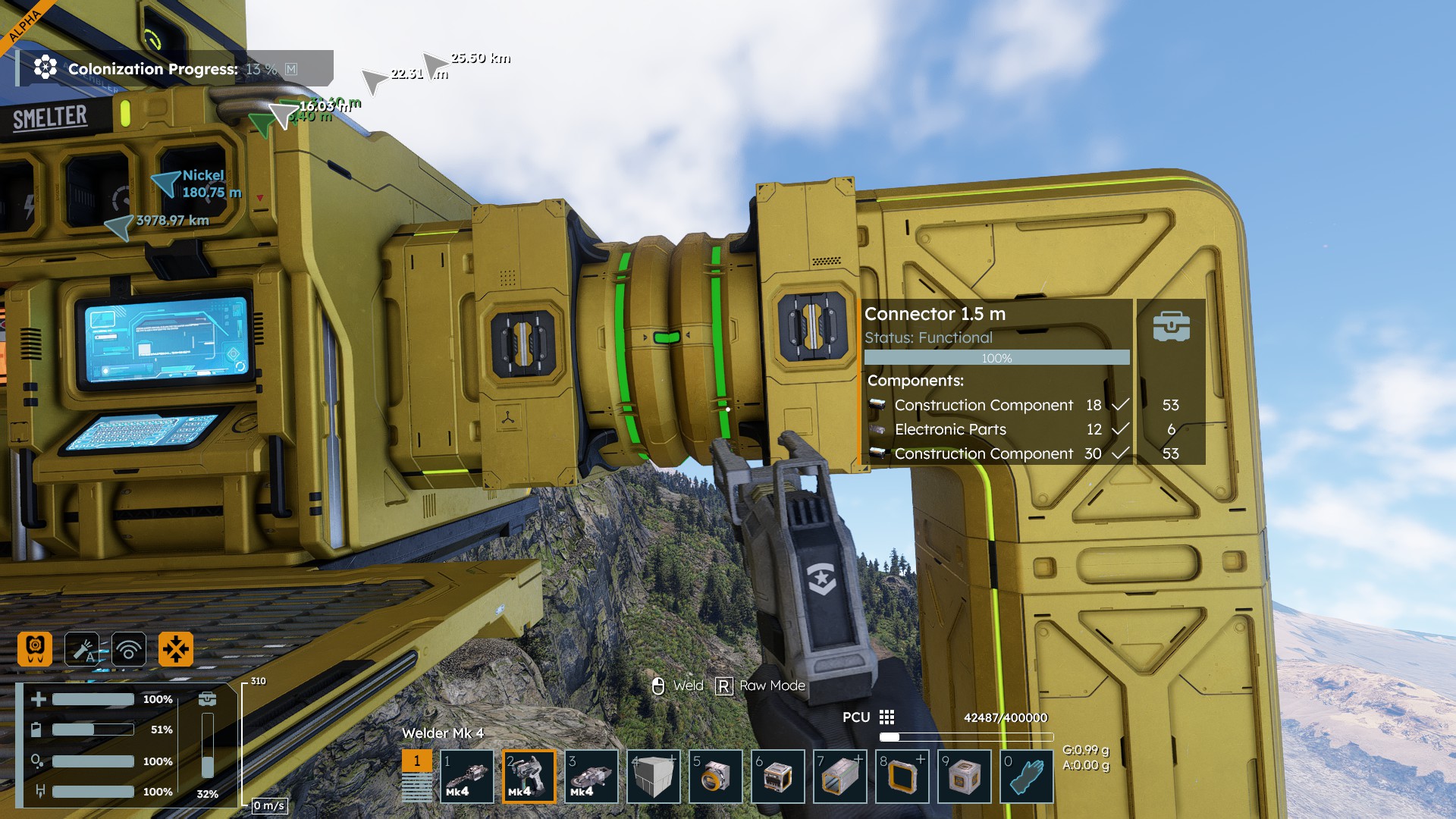
Task: Select the Welder Mk 4 hotbar slot
Action: click(x=529, y=777)
